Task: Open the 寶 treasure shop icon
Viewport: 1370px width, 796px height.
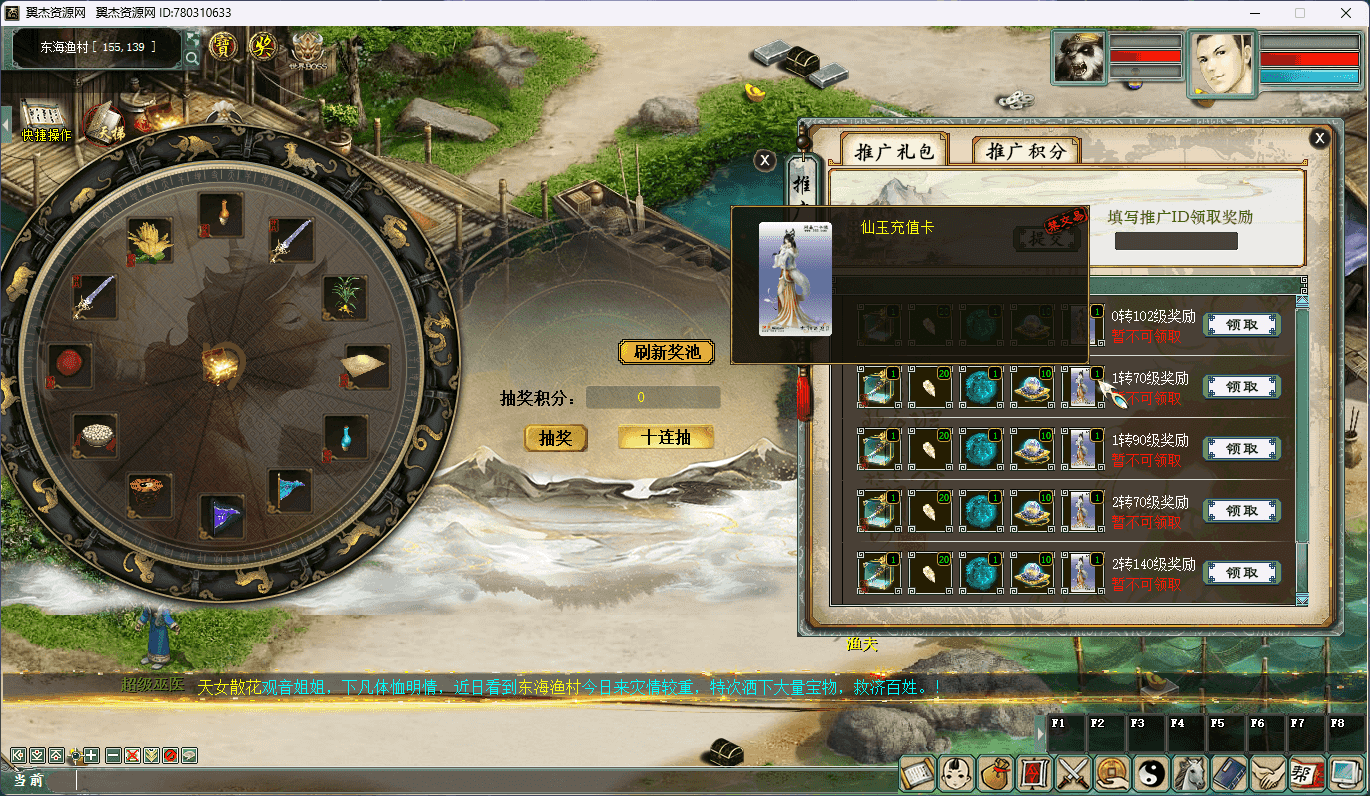Action: click(x=223, y=46)
